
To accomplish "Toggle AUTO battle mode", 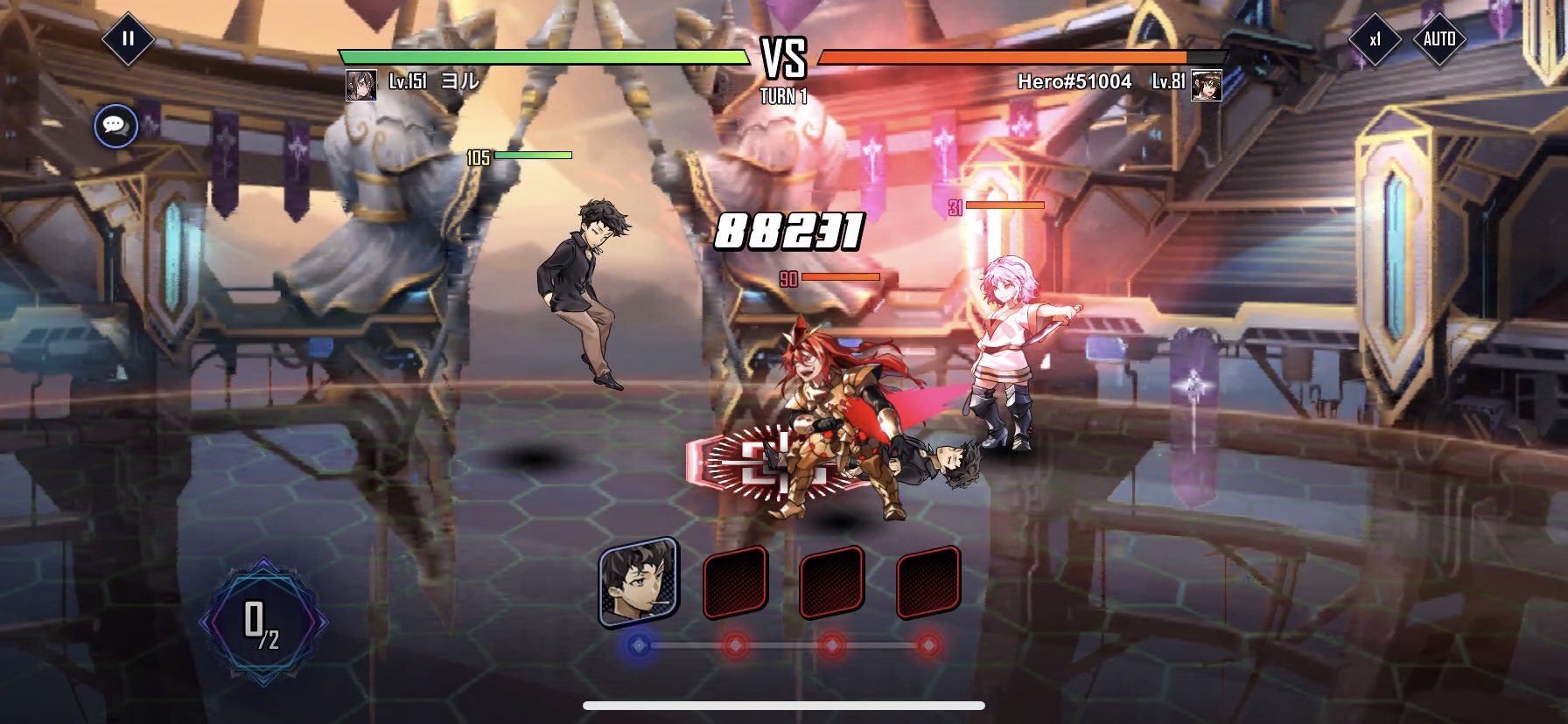I will click(1439, 39).
